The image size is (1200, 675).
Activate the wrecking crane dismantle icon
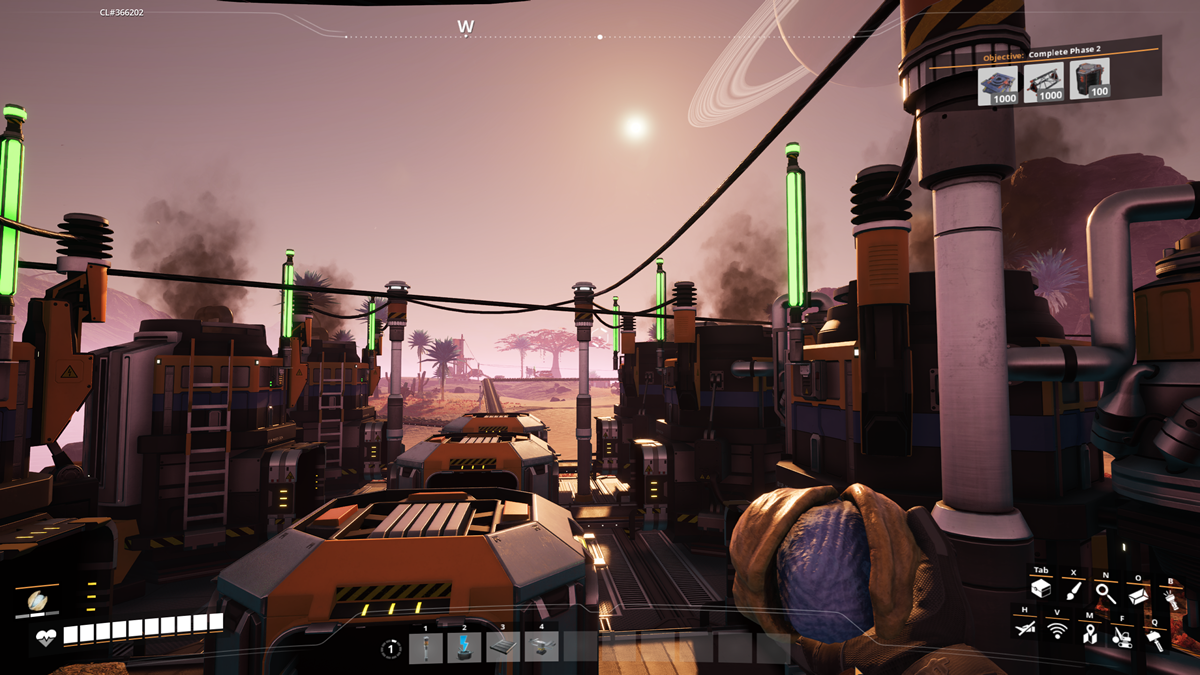1123,636
